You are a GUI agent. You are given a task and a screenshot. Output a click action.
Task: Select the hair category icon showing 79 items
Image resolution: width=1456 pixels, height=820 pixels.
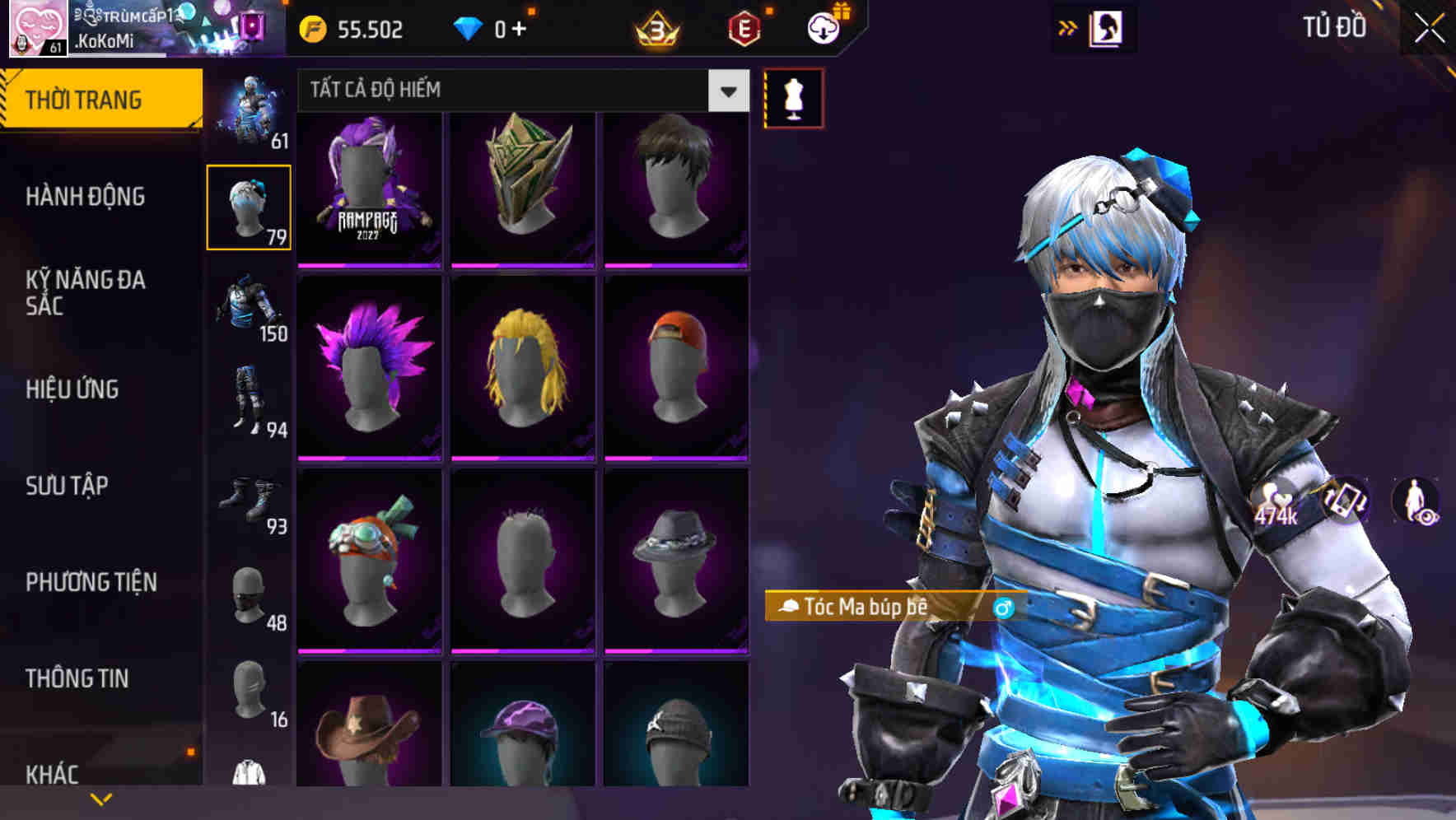pyautogui.click(x=247, y=206)
